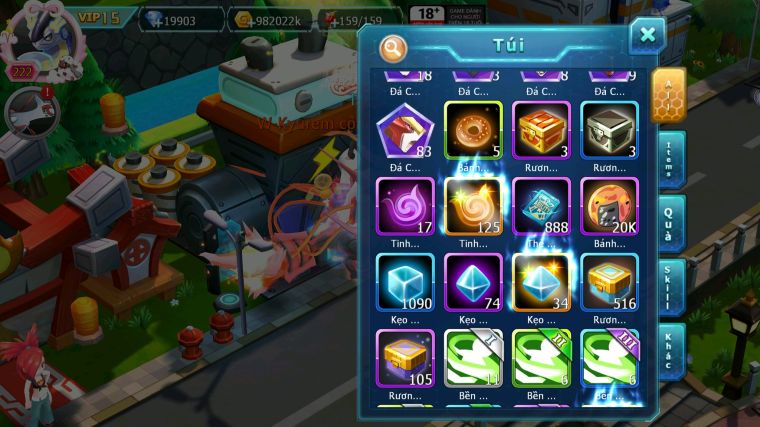Select the pentagon stone item with 83
Screen dimensions: 760x427
click(x=405, y=130)
